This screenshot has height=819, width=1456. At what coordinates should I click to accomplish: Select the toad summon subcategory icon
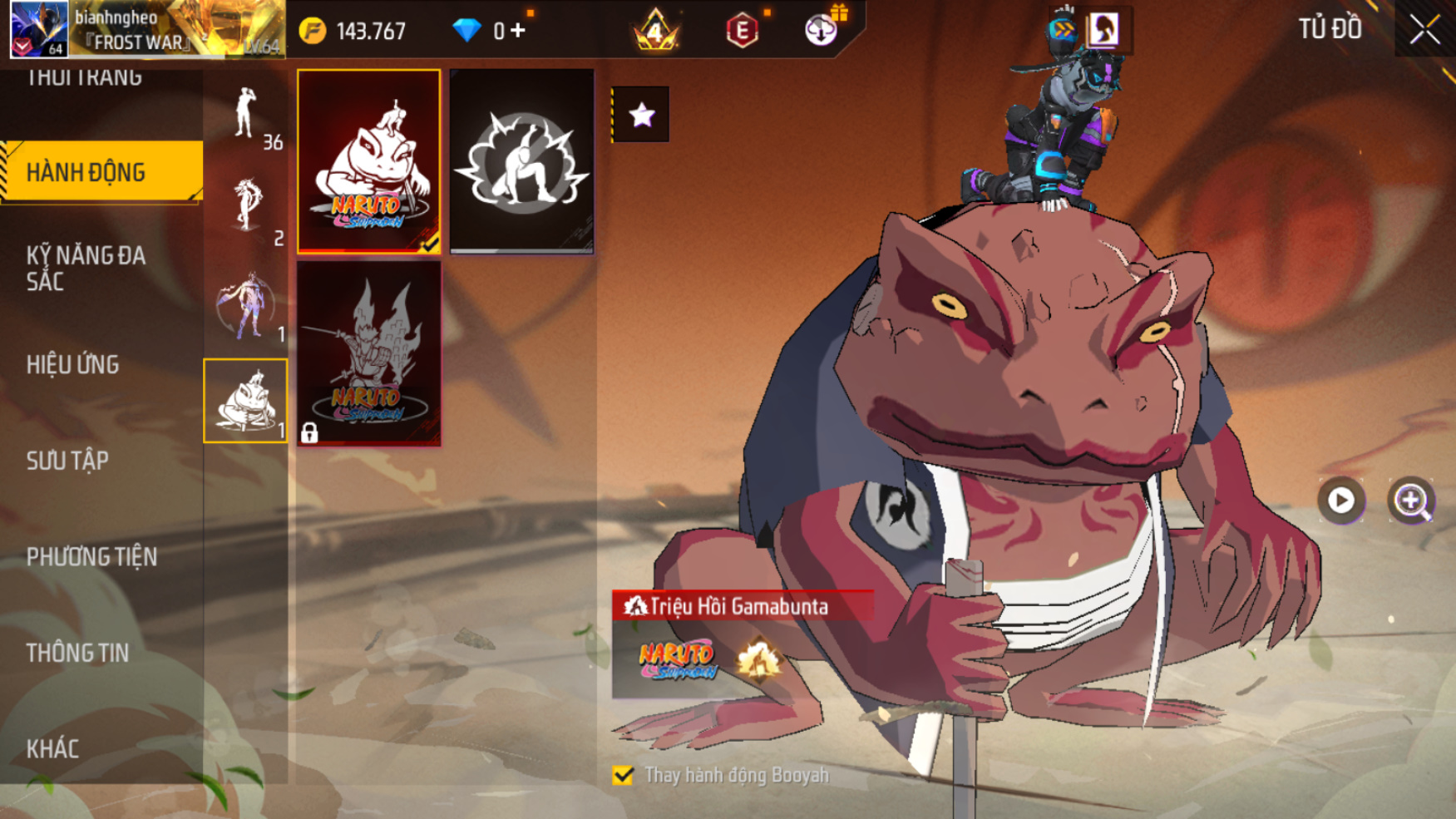245,401
